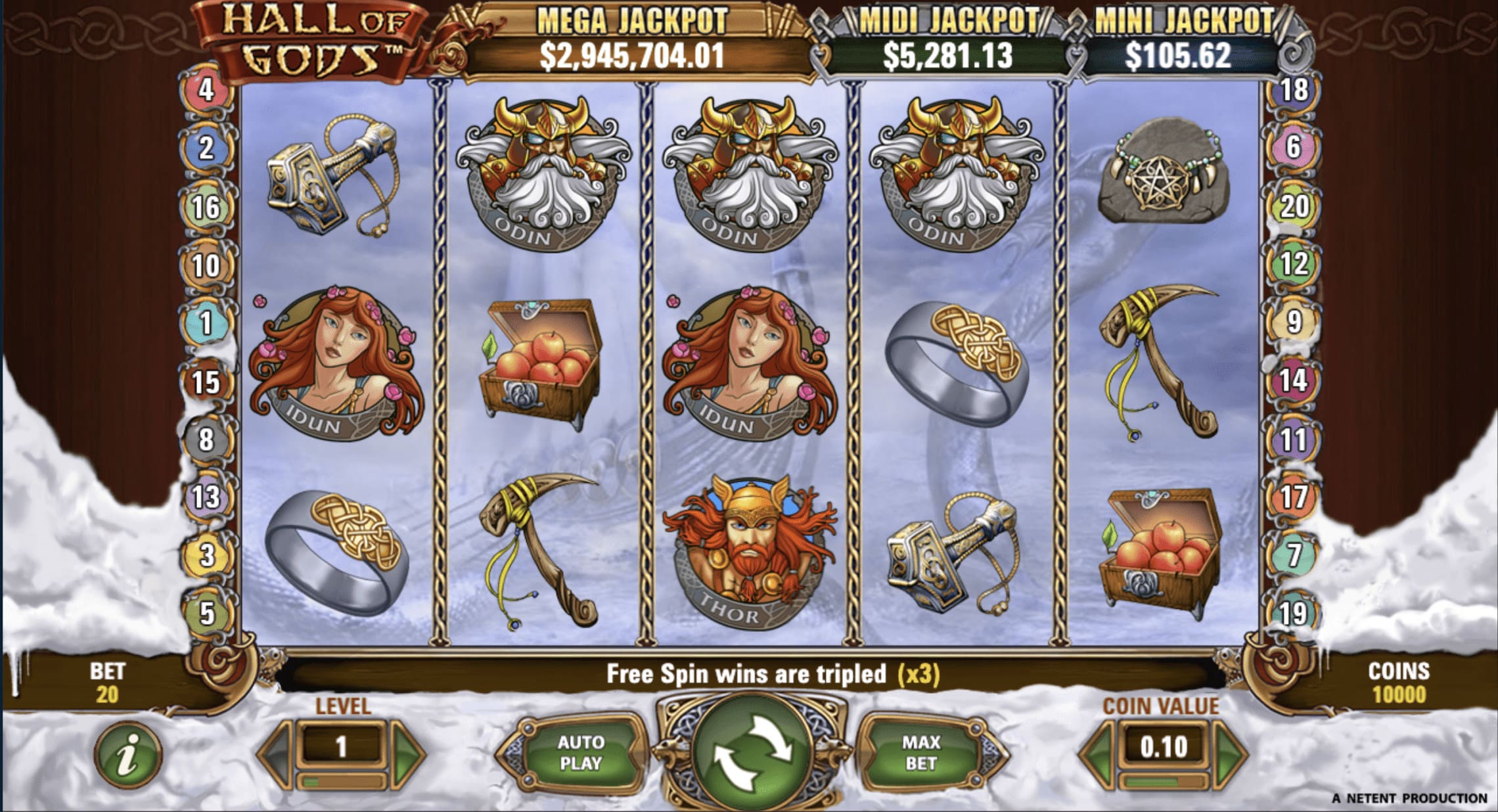Select bet line number 15 marker
Viewport: 1498px width, 812px height.
pyautogui.click(x=206, y=382)
